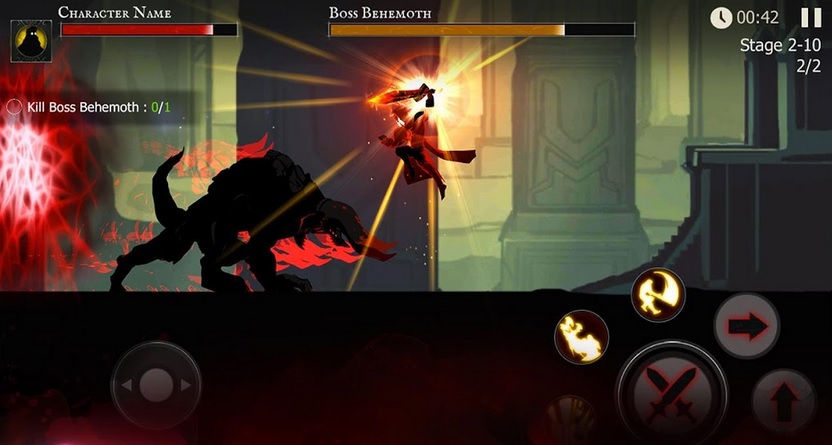Use the flaming beast skill icon

[582, 336]
